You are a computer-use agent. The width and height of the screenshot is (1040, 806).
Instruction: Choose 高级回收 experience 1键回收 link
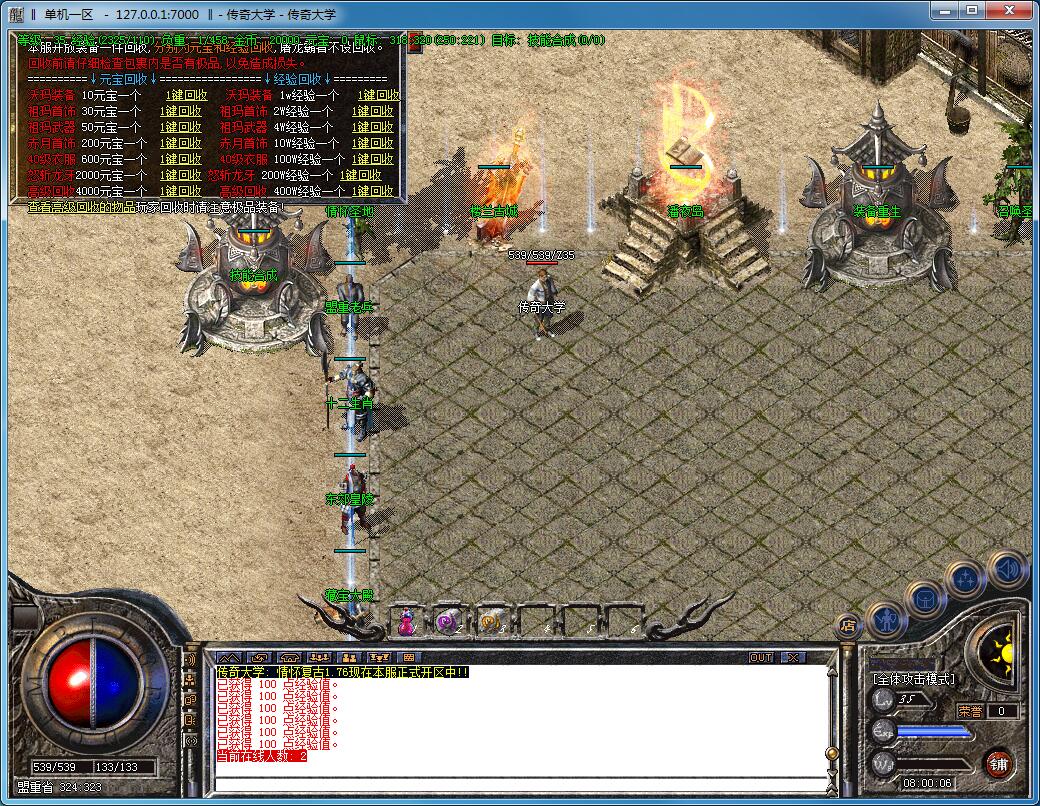coord(373,192)
